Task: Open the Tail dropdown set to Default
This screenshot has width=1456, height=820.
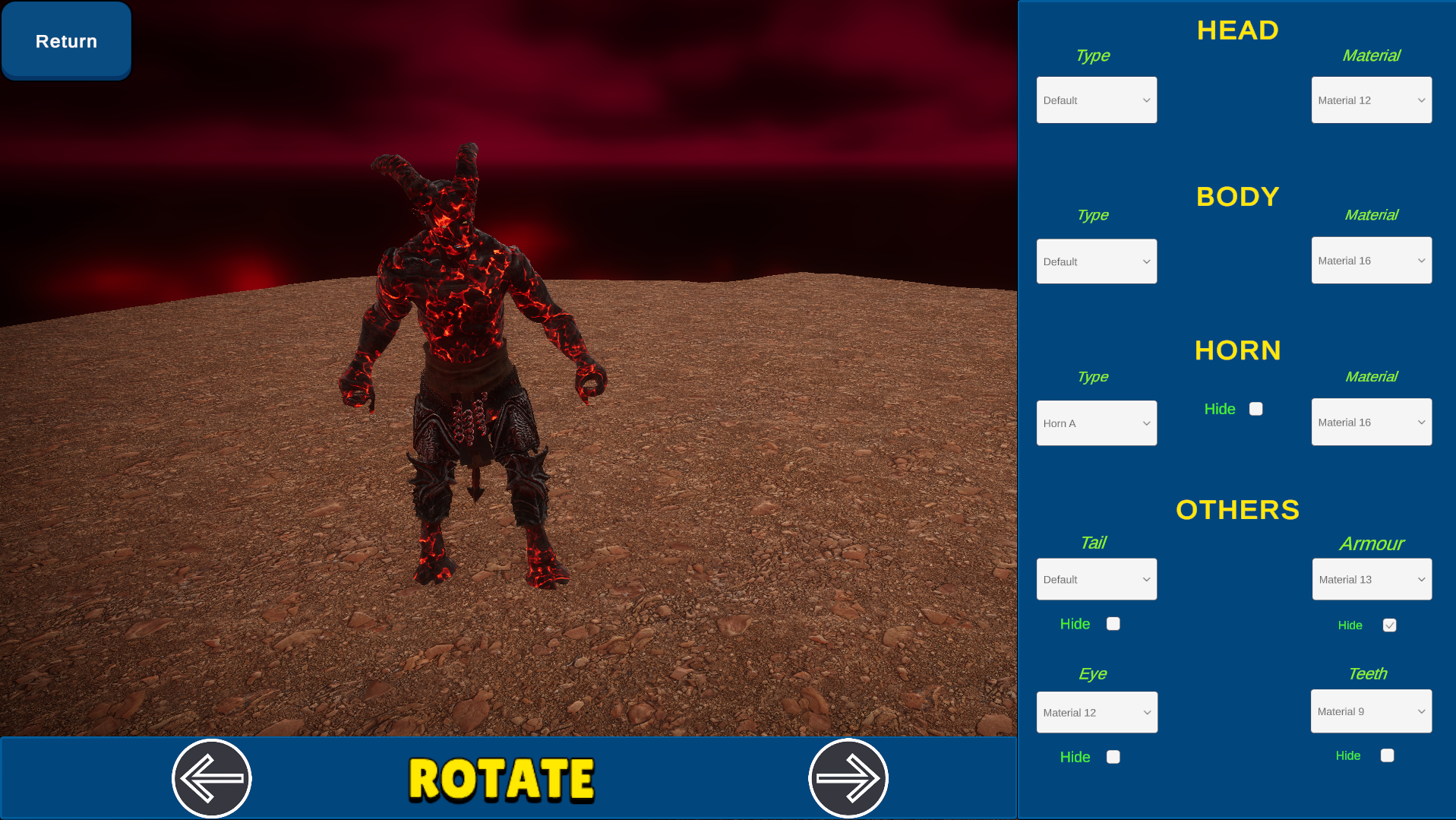Action: tap(1096, 578)
